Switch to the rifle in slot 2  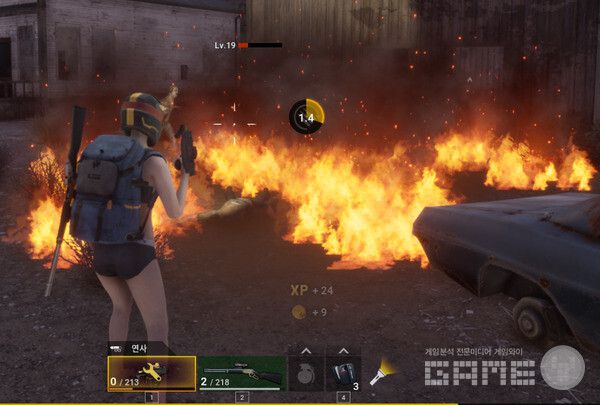[241, 373]
